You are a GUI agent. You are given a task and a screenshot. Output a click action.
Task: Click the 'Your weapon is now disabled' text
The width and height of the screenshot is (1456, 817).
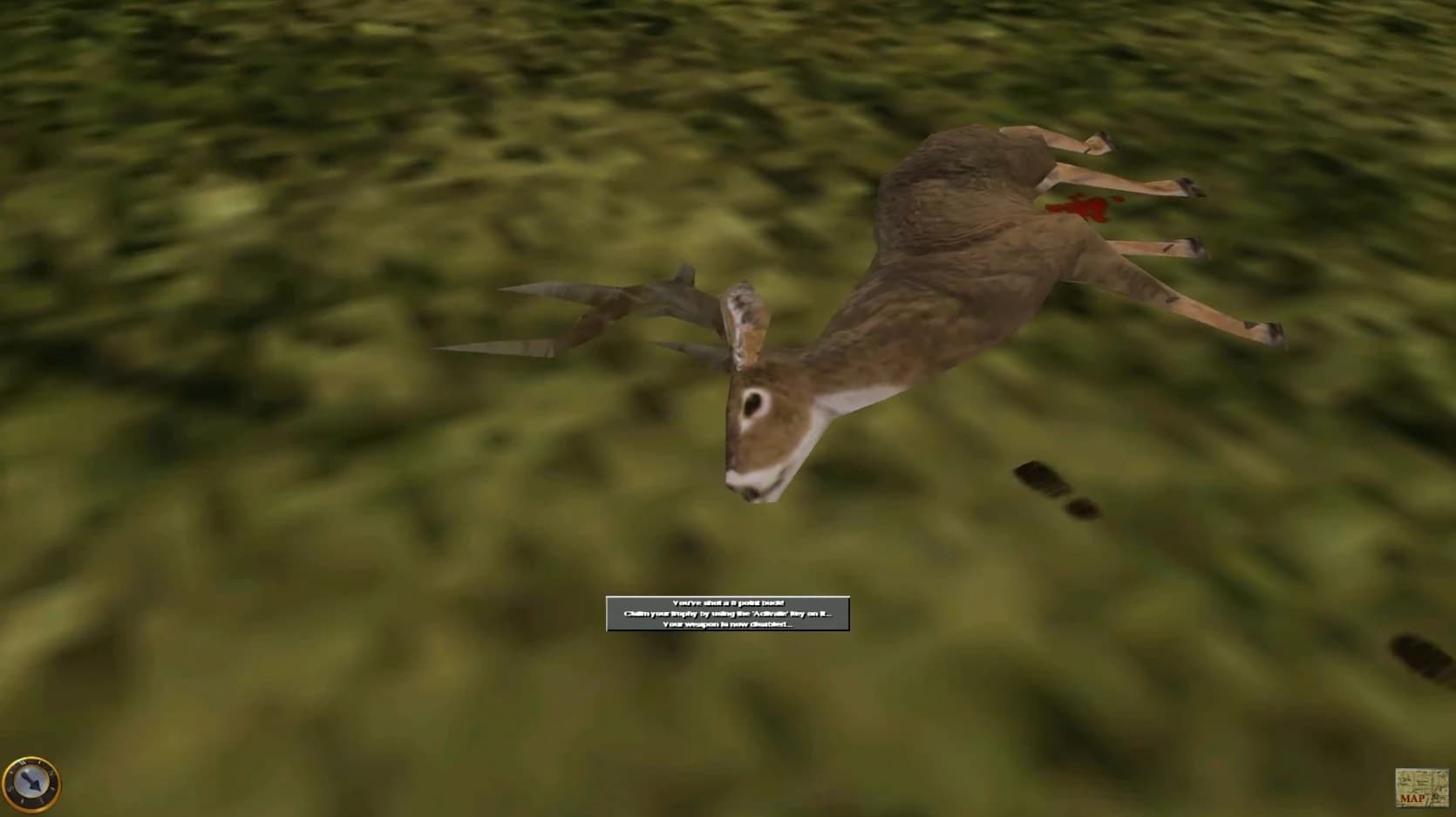(729, 626)
